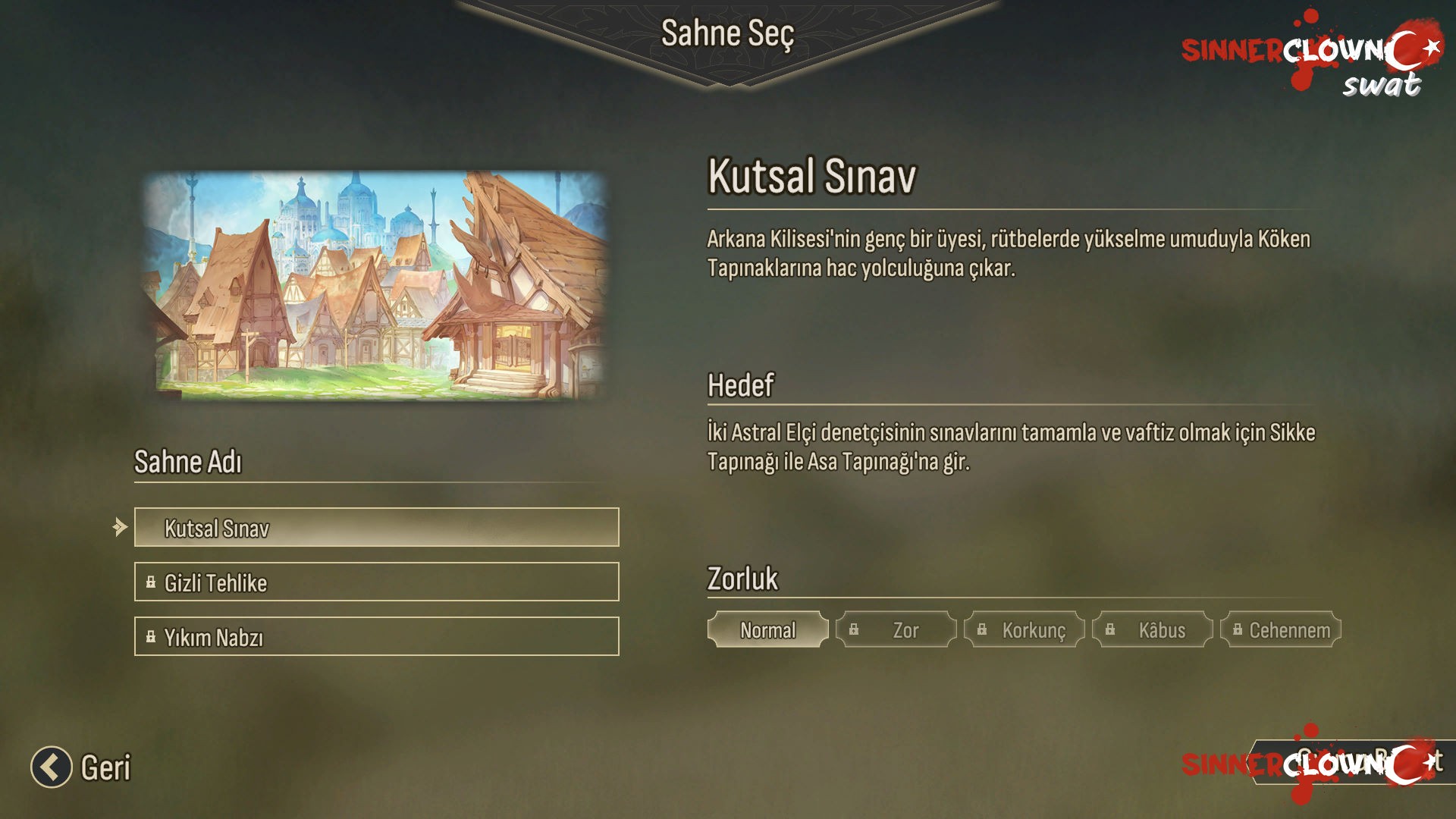
Task: Confirm with the dark button behind the watermark
Action: click(1354, 762)
